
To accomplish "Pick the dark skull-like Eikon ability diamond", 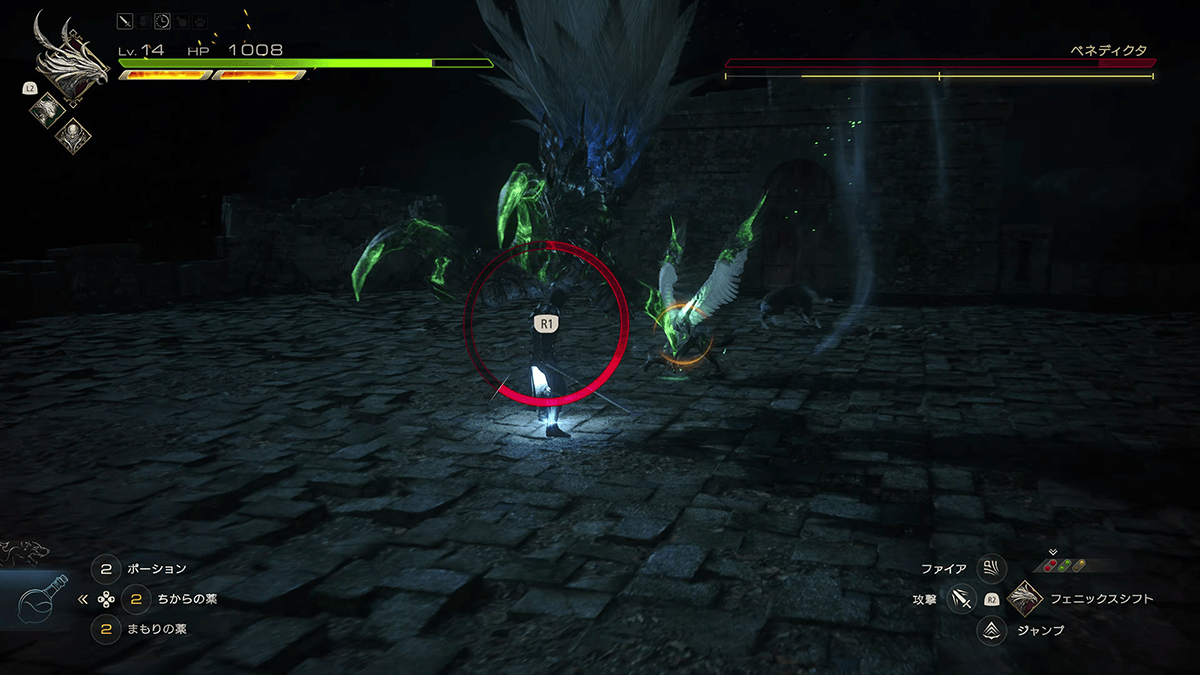I will tap(74, 134).
